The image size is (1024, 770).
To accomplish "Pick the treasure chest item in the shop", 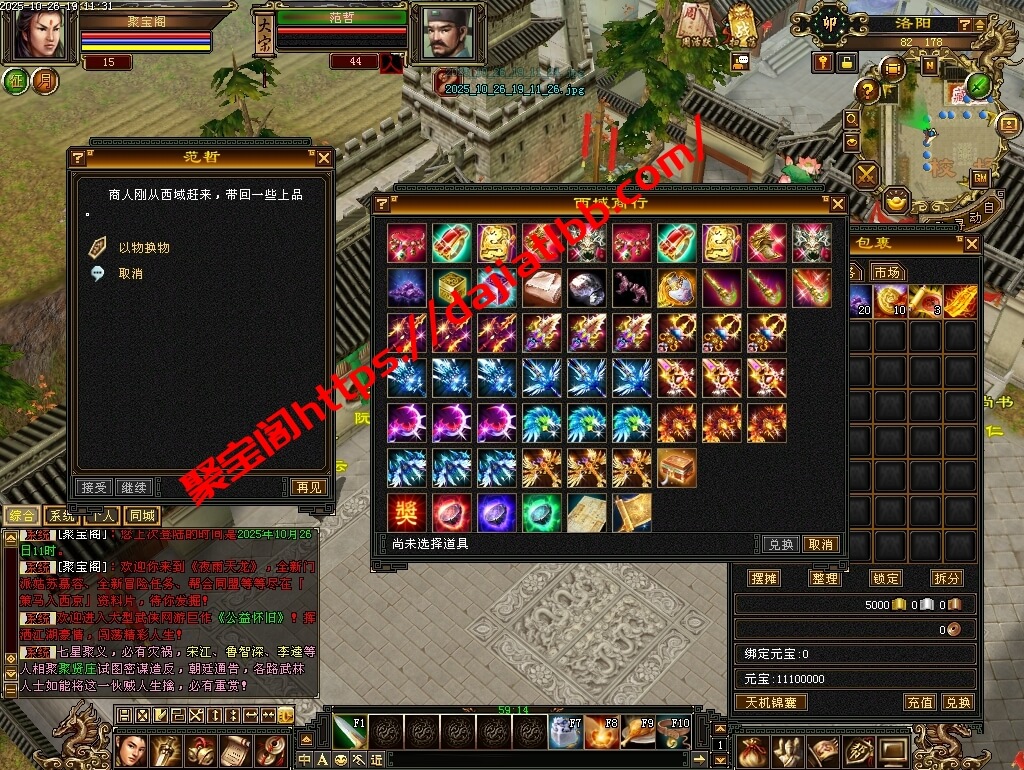I will (x=677, y=467).
